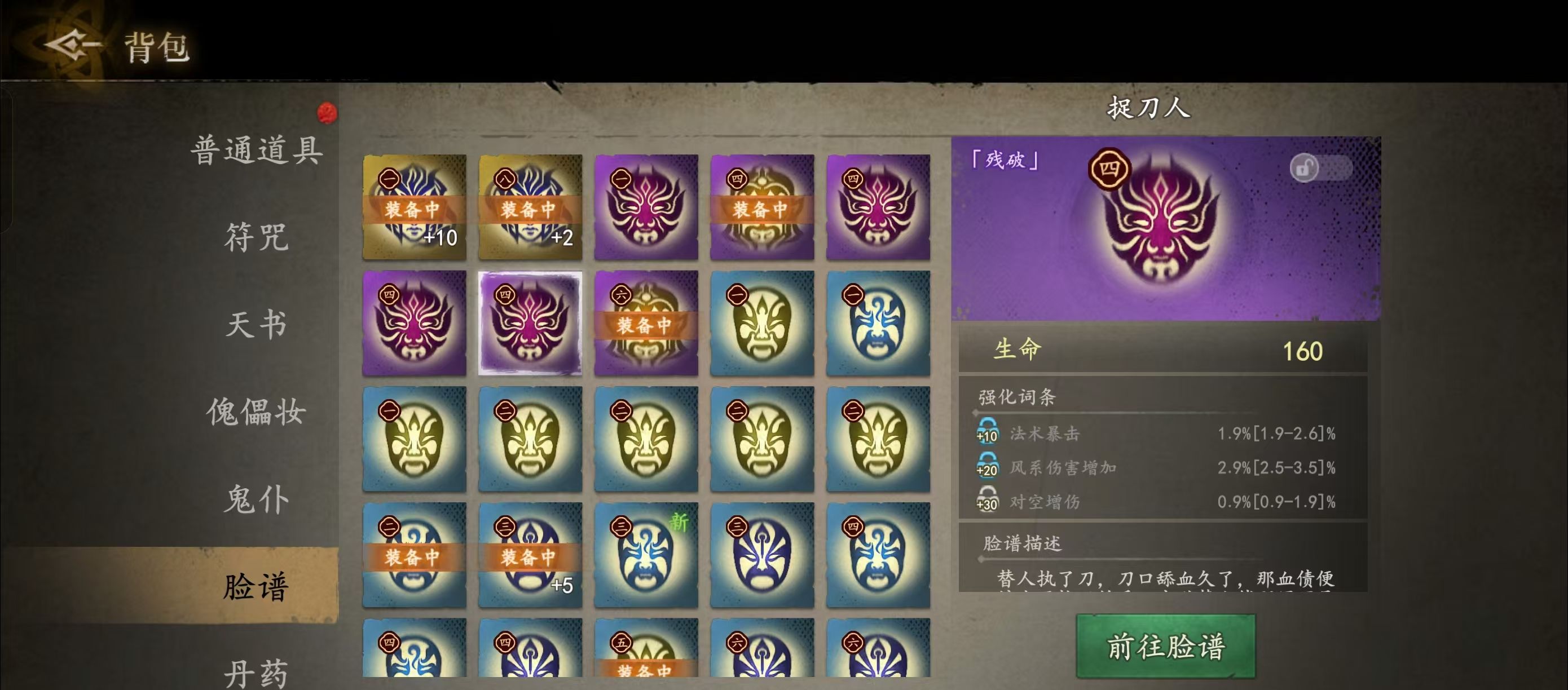Click the red notification dot near 普通道具

[327, 113]
